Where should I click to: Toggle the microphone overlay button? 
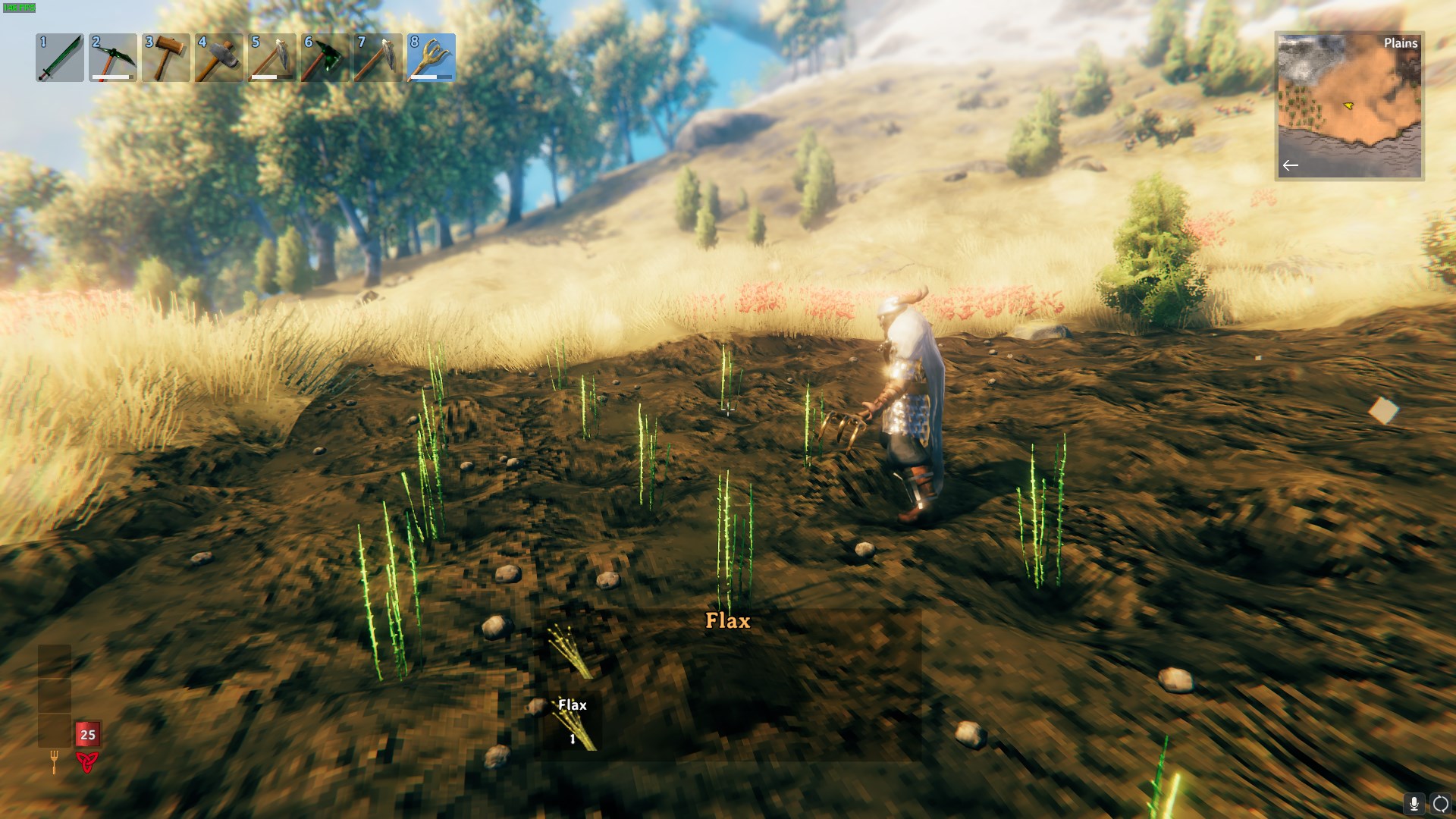(x=1414, y=803)
